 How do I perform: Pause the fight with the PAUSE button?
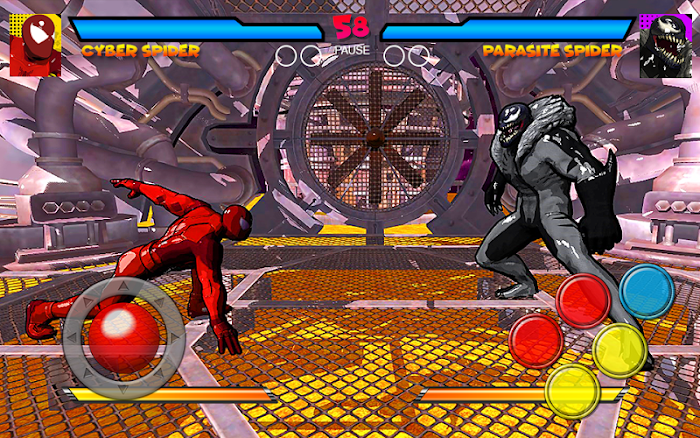351,49
